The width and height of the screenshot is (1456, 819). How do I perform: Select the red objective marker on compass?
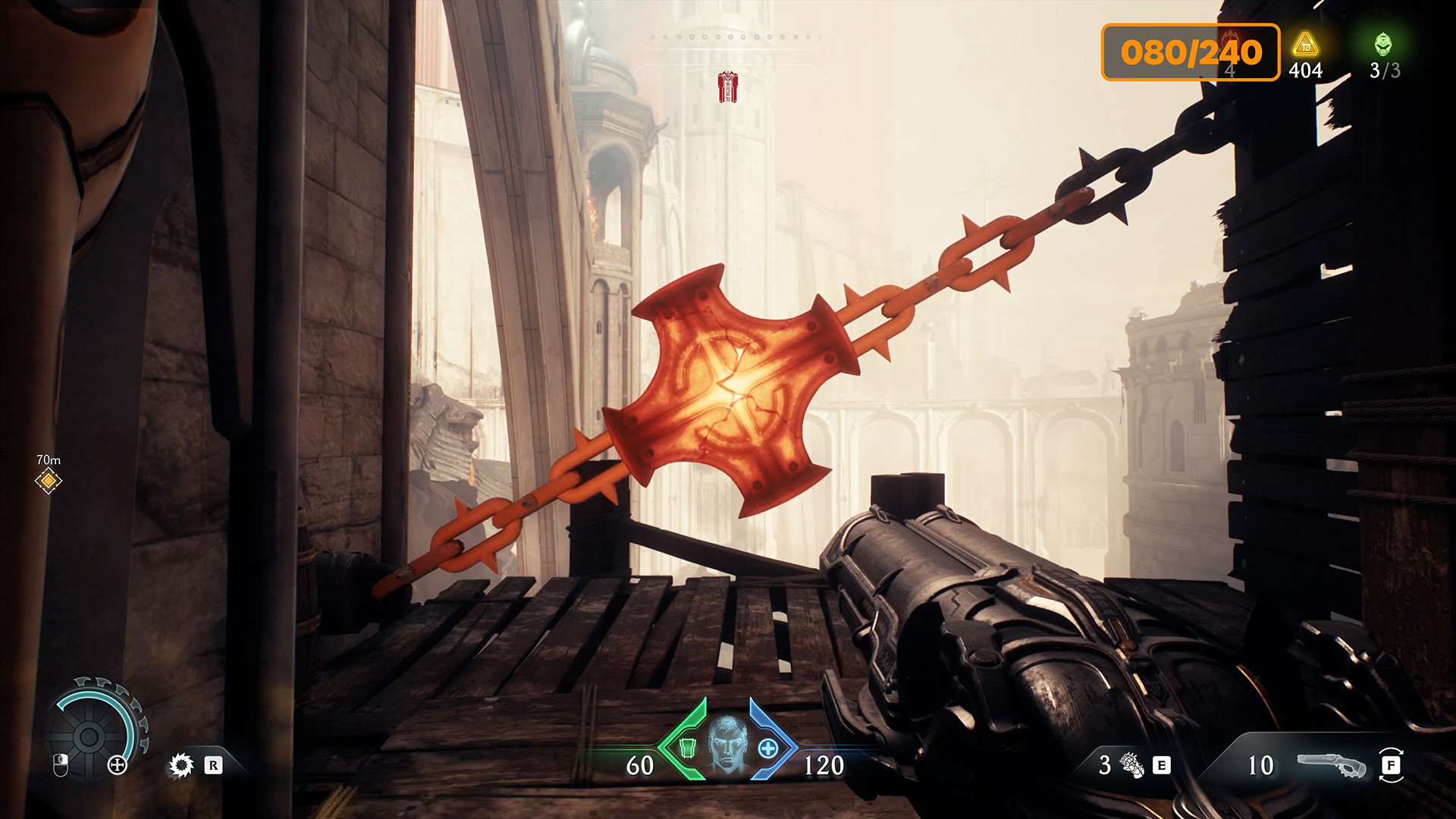point(728,86)
